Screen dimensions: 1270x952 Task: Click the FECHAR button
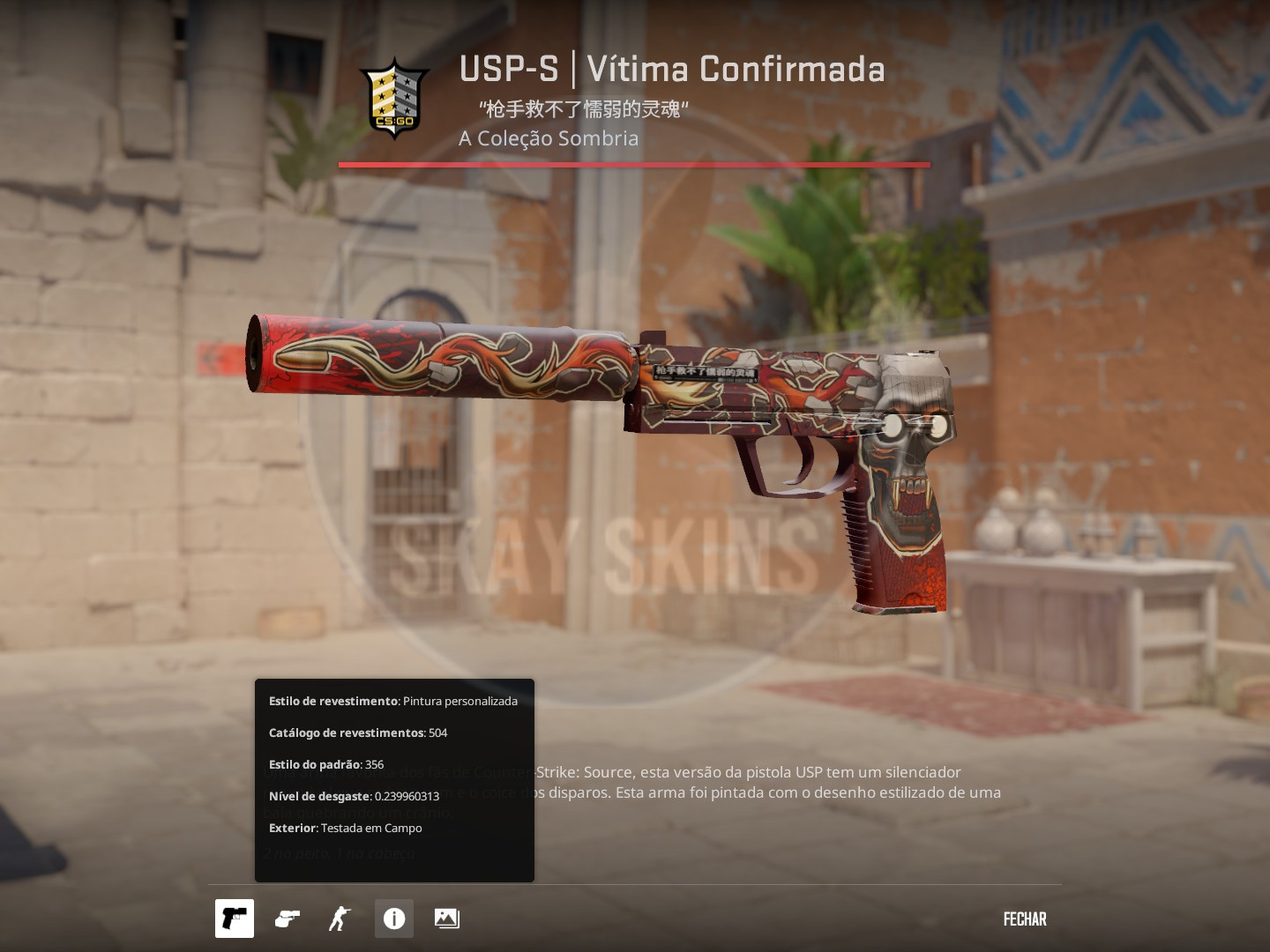pyautogui.click(x=1024, y=919)
